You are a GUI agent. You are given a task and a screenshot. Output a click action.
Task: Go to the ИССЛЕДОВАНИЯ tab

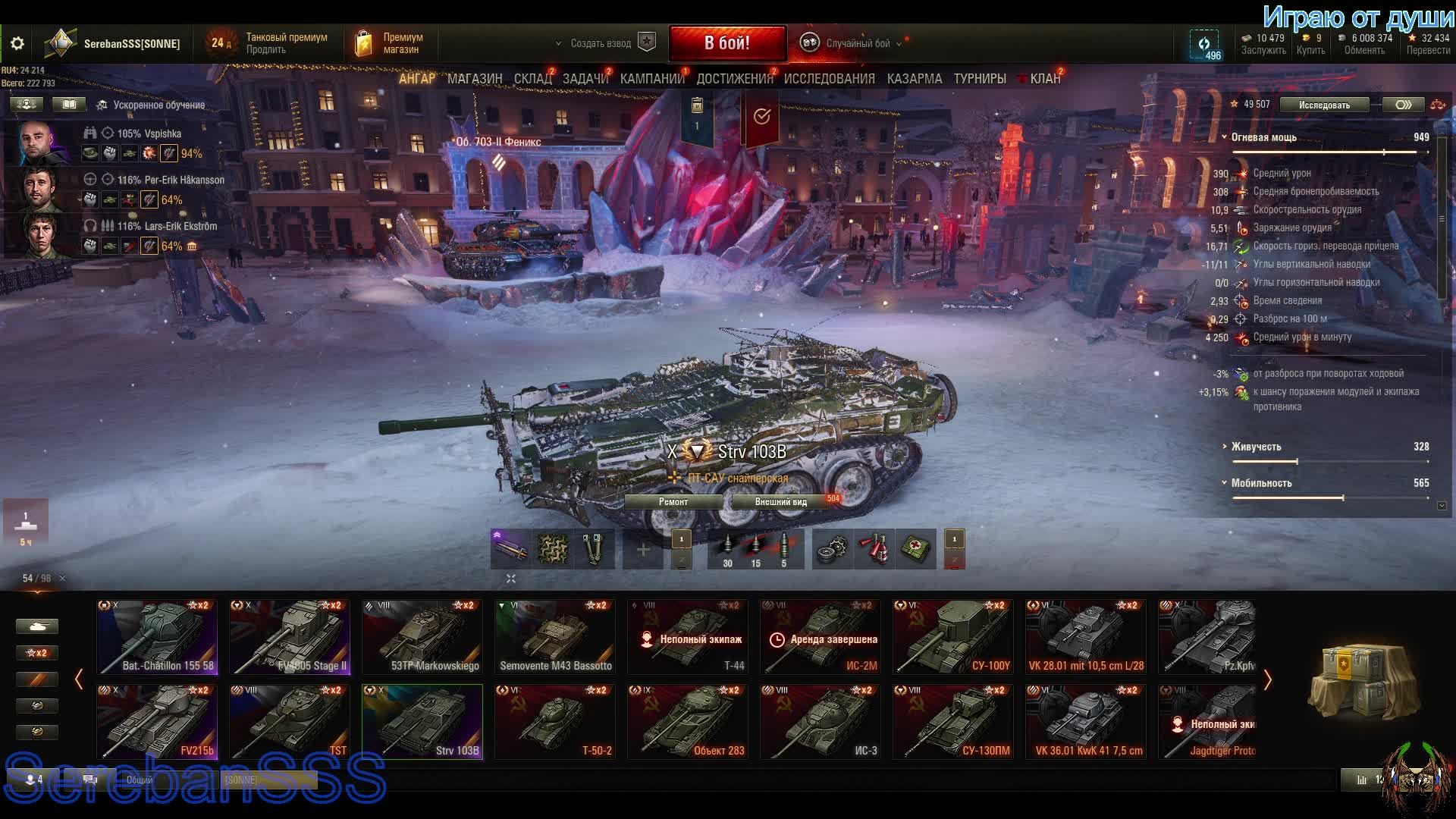pos(829,79)
